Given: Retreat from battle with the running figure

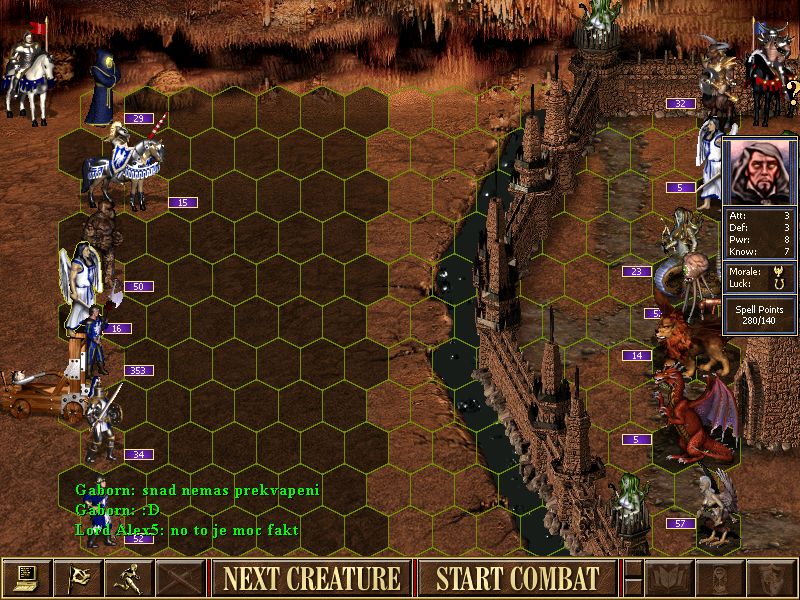Looking at the screenshot, I should tap(129, 578).
